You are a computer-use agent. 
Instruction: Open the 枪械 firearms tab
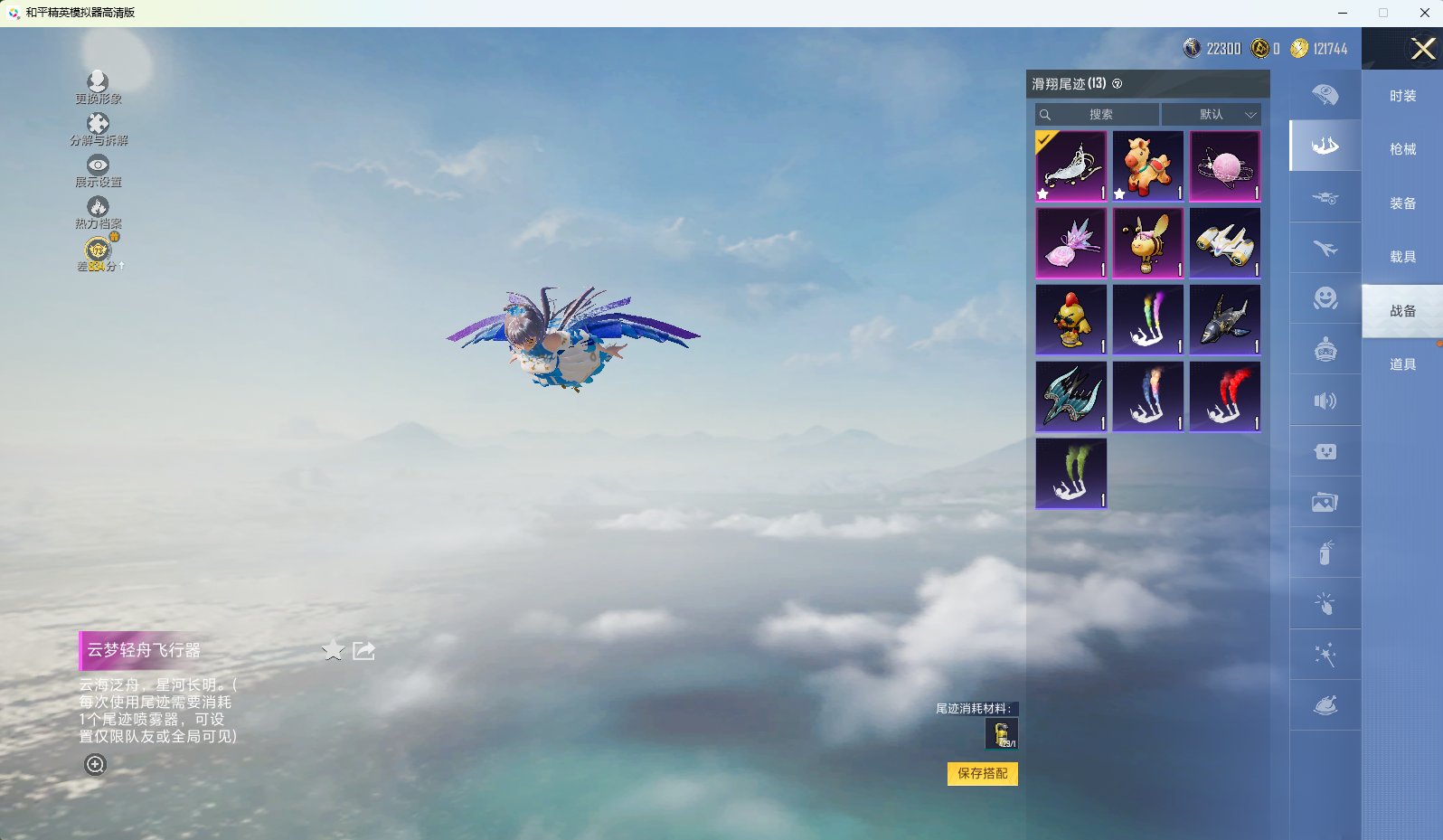(x=1402, y=149)
